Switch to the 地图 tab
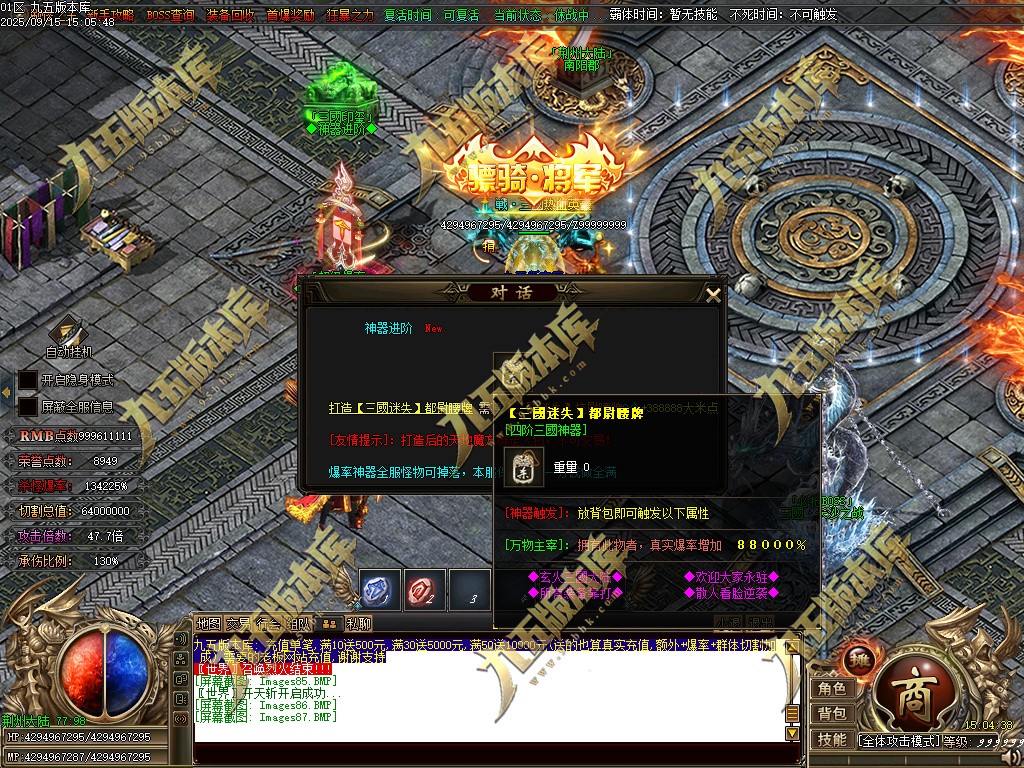Image resolution: width=1024 pixels, height=768 pixels. coord(208,623)
